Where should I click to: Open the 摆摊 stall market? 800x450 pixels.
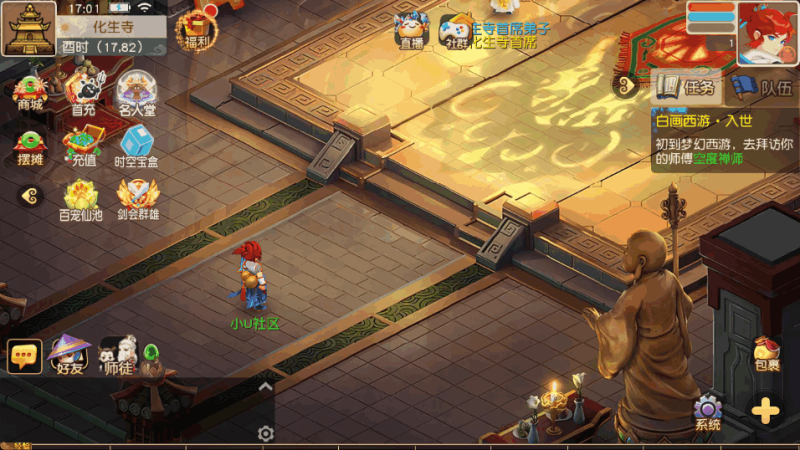pyautogui.click(x=30, y=145)
